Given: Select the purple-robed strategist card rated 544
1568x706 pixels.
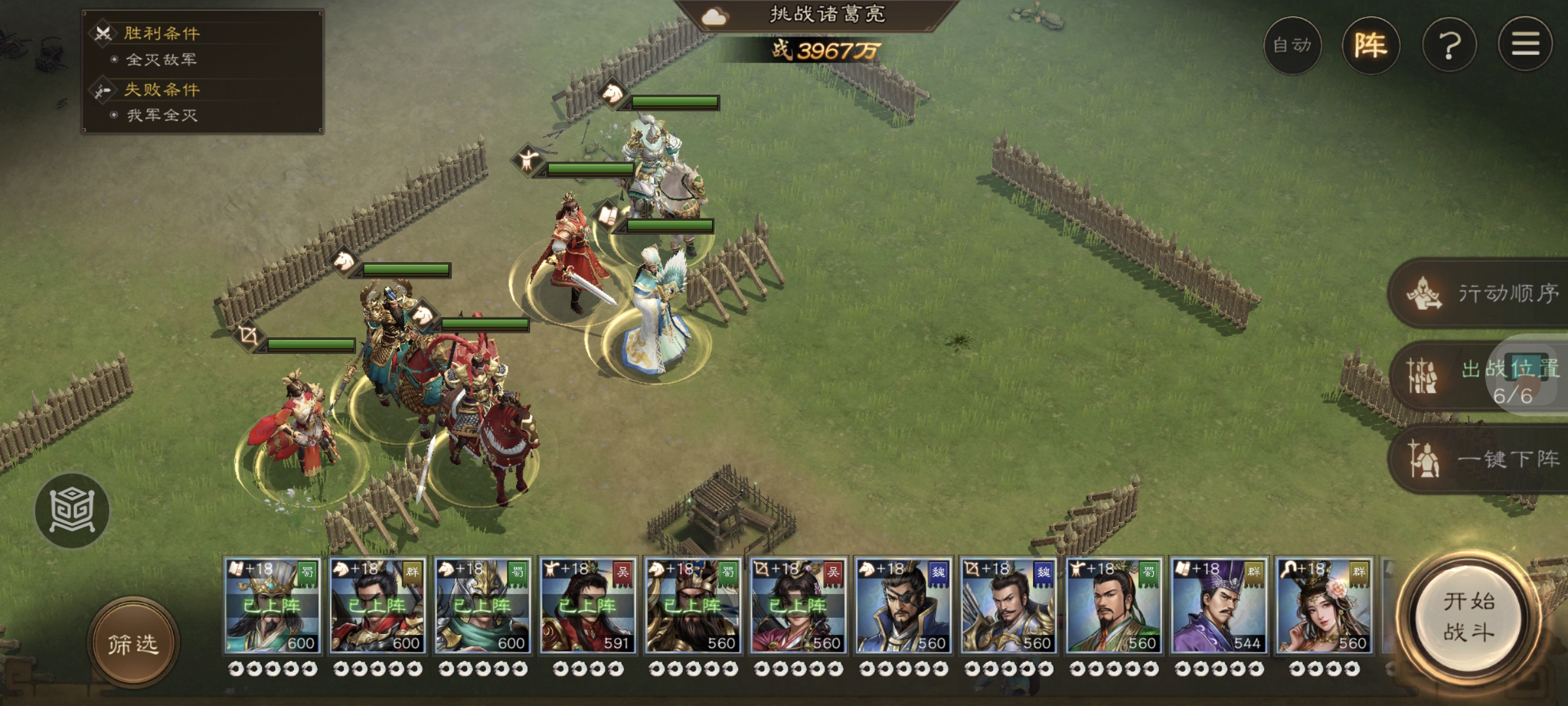Looking at the screenshot, I should [1218, 605].
